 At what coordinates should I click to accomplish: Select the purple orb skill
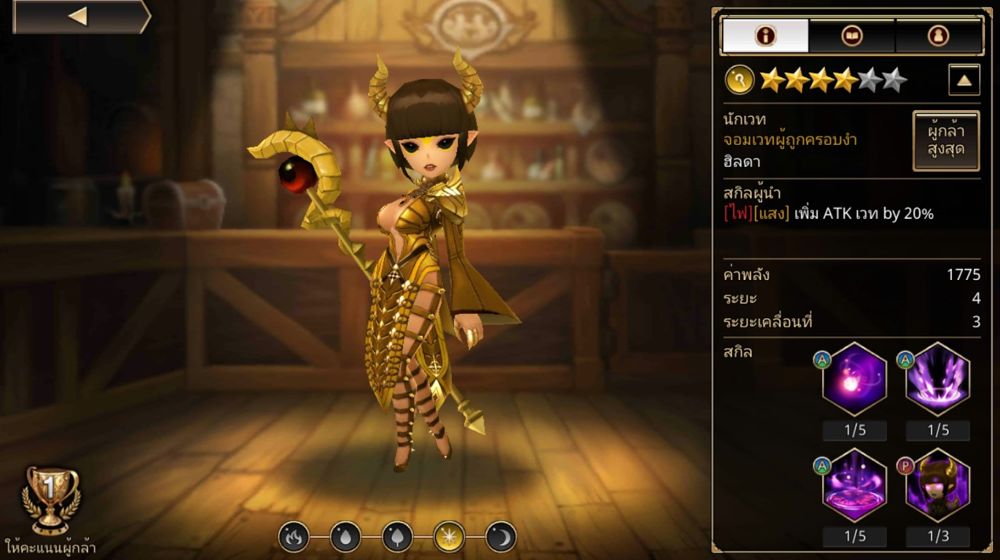click(x=854, y=380)
